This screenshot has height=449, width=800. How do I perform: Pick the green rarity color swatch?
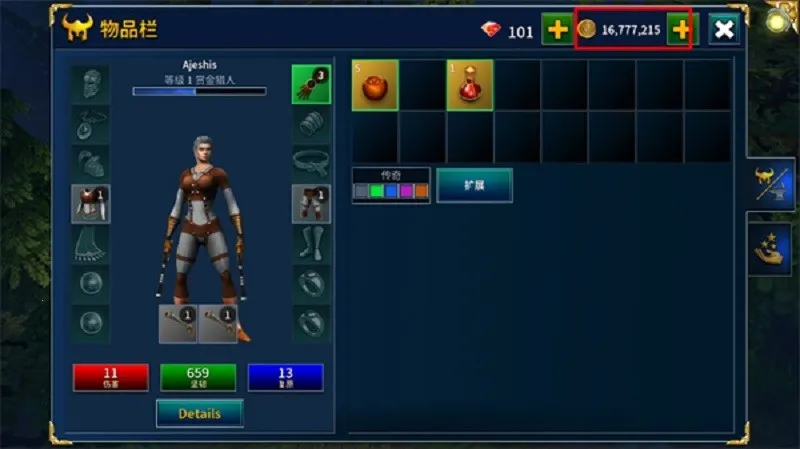click(x=376, y=191)
